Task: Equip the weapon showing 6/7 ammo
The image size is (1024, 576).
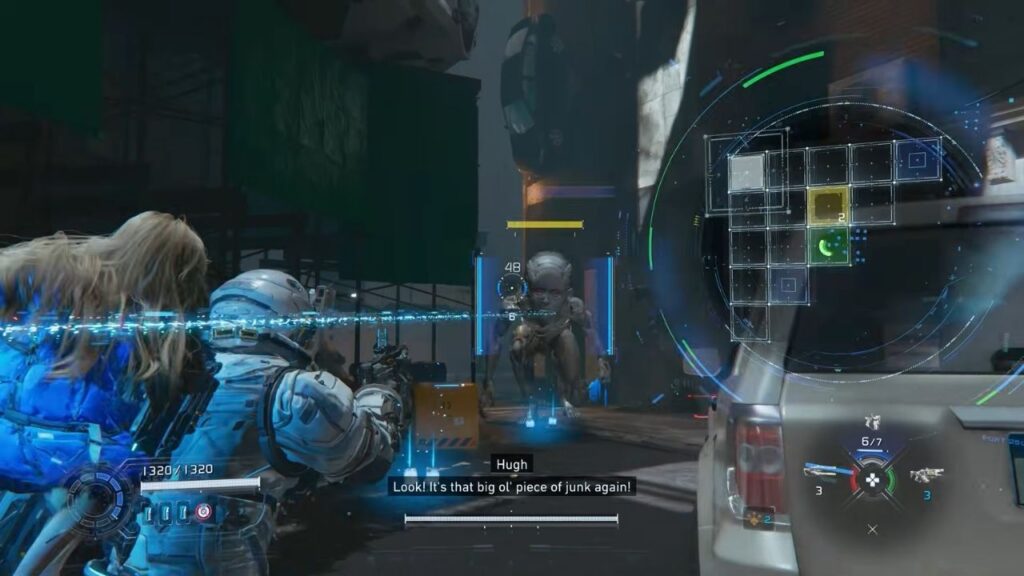Action: (x=871, y=423)
